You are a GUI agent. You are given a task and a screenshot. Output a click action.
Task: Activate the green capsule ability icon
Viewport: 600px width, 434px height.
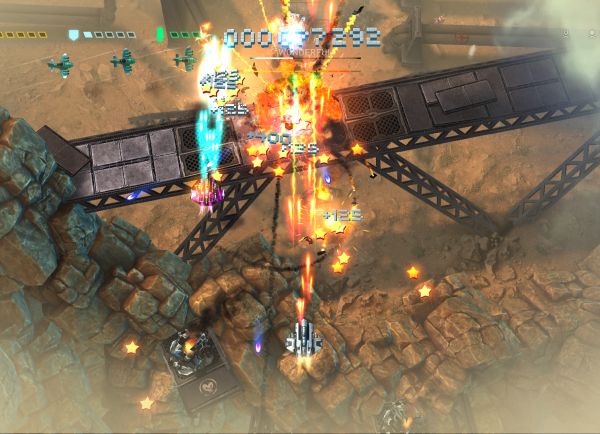[x=160, y=34]
